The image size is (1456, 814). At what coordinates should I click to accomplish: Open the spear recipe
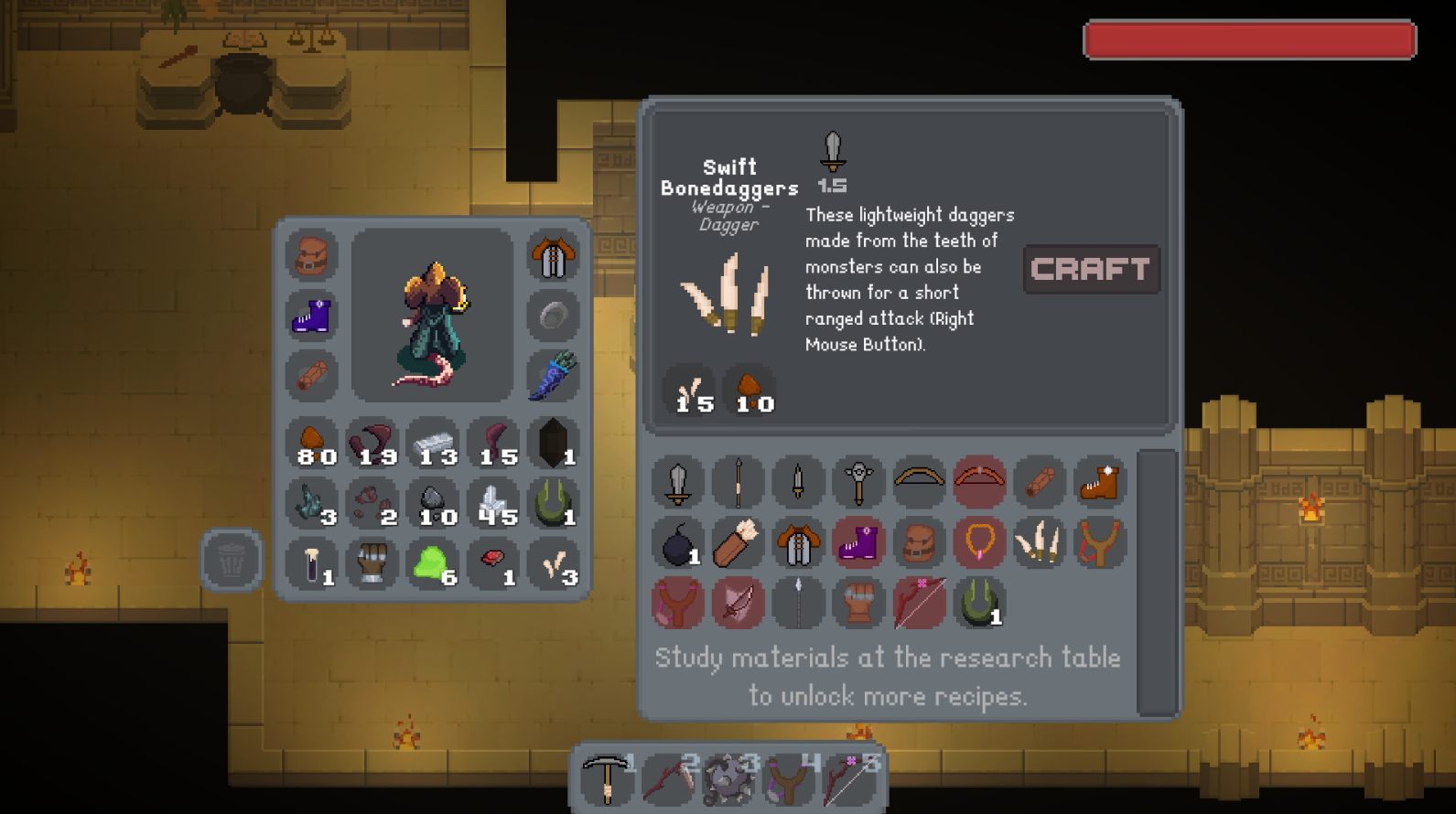[738, 482]
